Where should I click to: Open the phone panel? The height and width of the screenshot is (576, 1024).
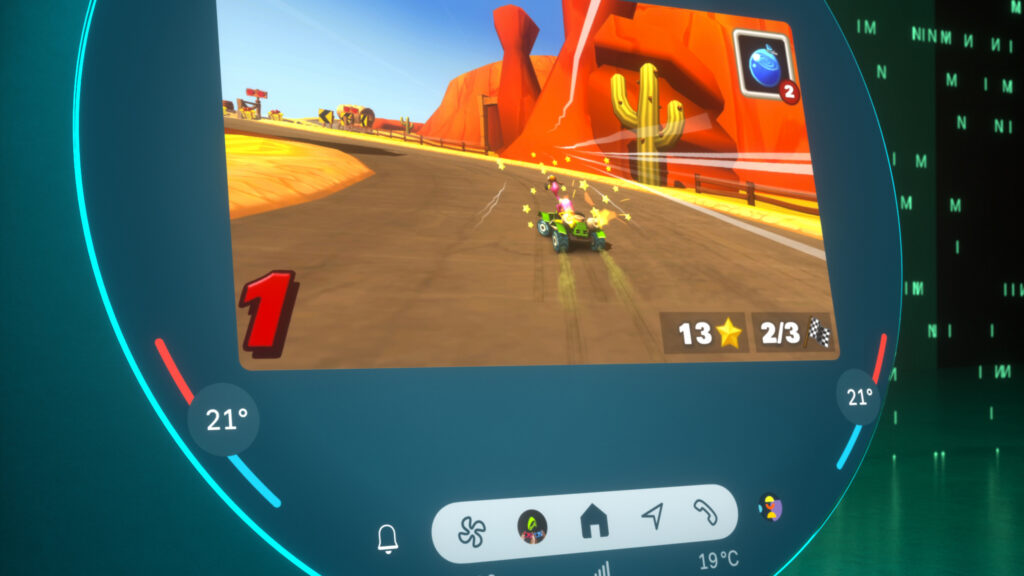click(x=705, y=513)
